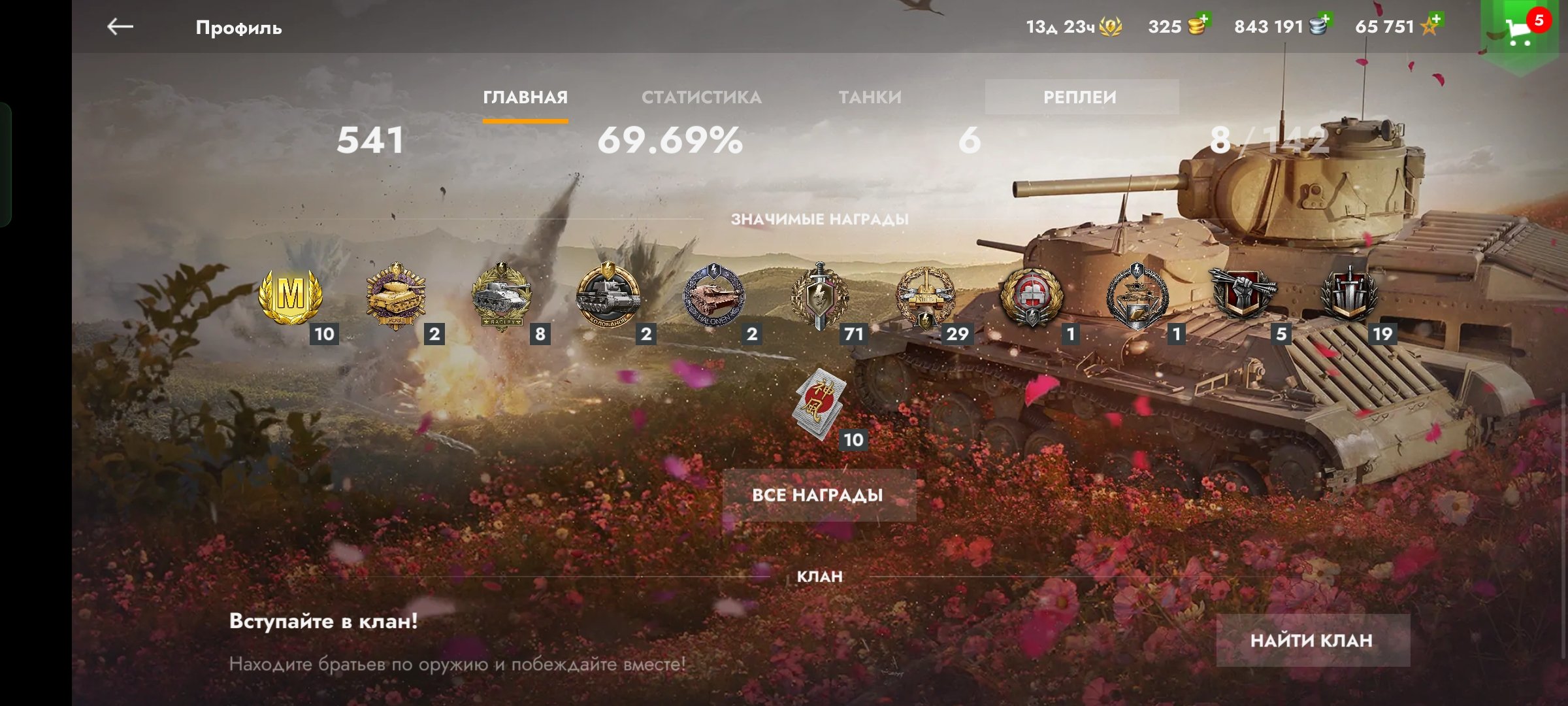The image size is (1568, 706).
Task: Open premium account time indicator
Action: 1073,27
